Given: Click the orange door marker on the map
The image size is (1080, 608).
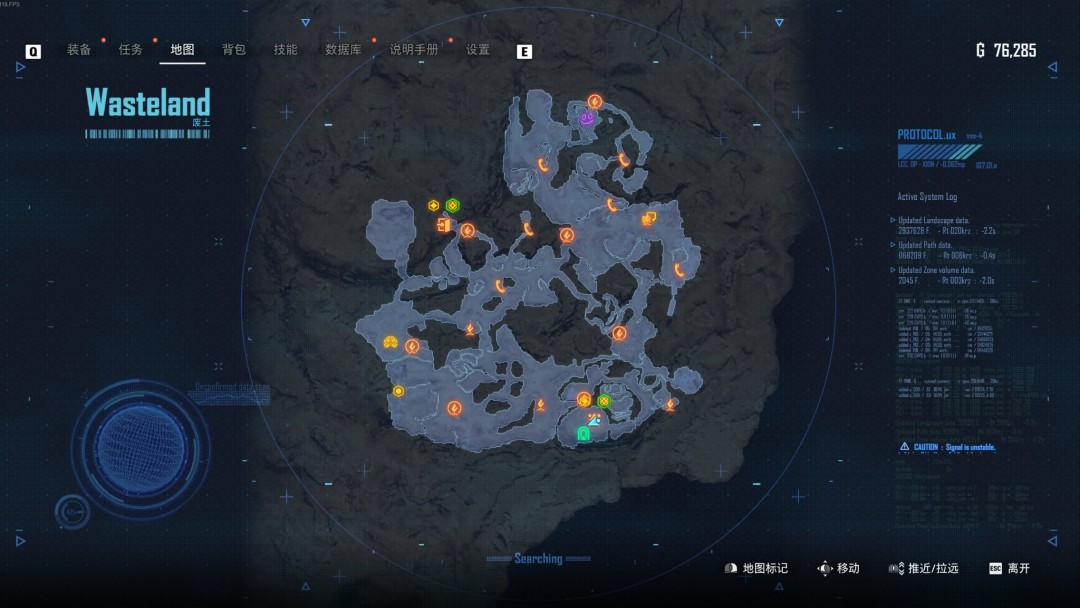Looking at the screenshot, I should 443,225.
